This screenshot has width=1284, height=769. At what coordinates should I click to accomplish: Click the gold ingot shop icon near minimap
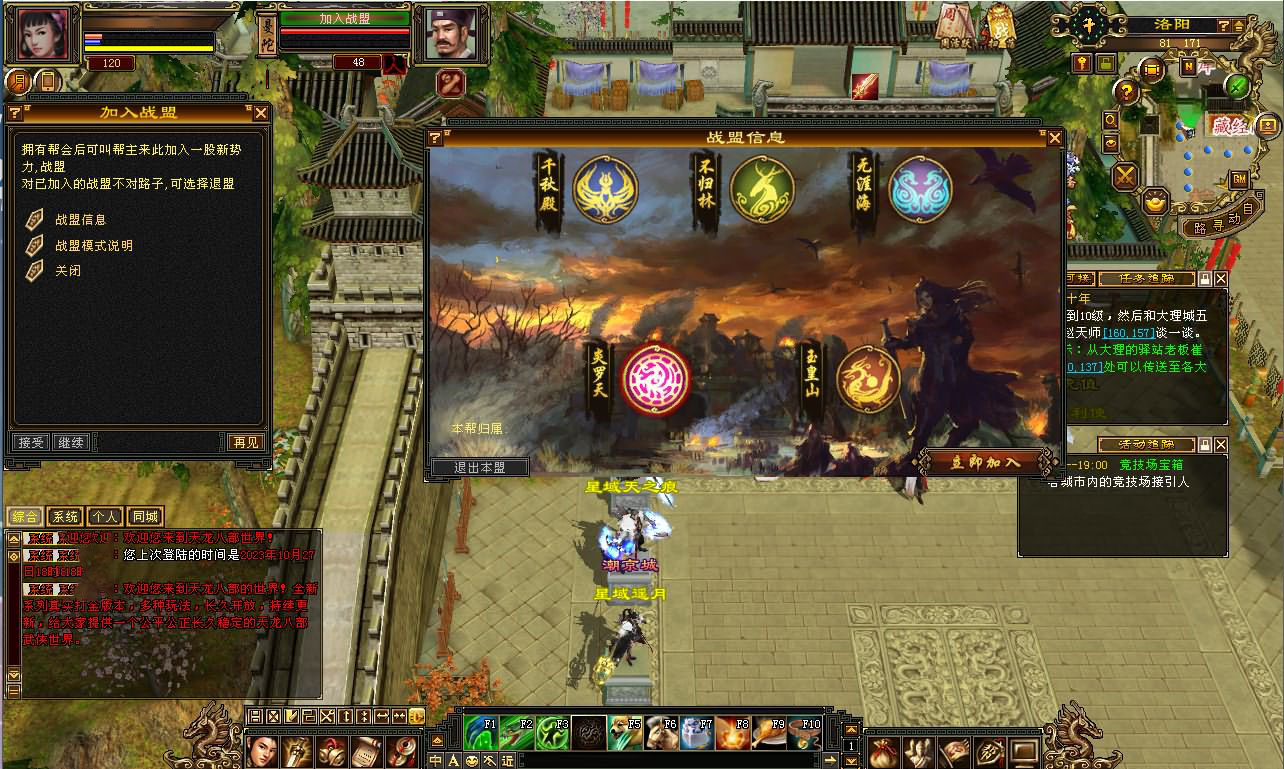[1157, 200]
